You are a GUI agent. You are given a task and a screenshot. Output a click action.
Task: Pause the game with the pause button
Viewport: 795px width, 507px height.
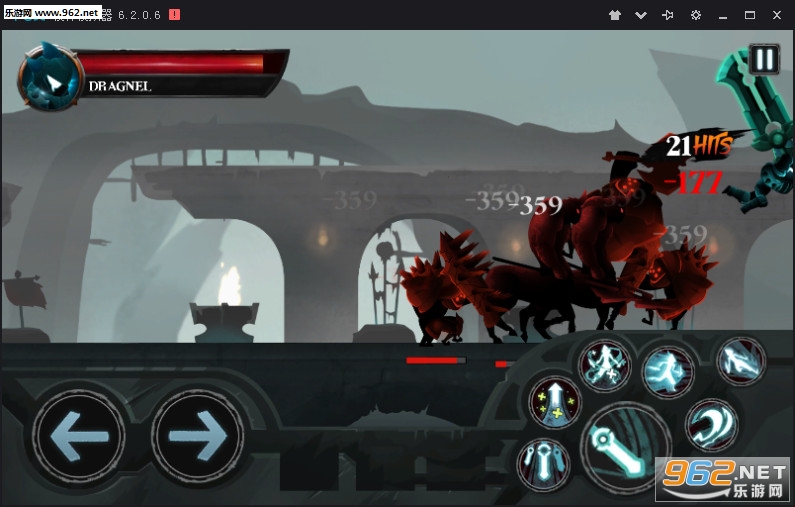coord(764,59)
